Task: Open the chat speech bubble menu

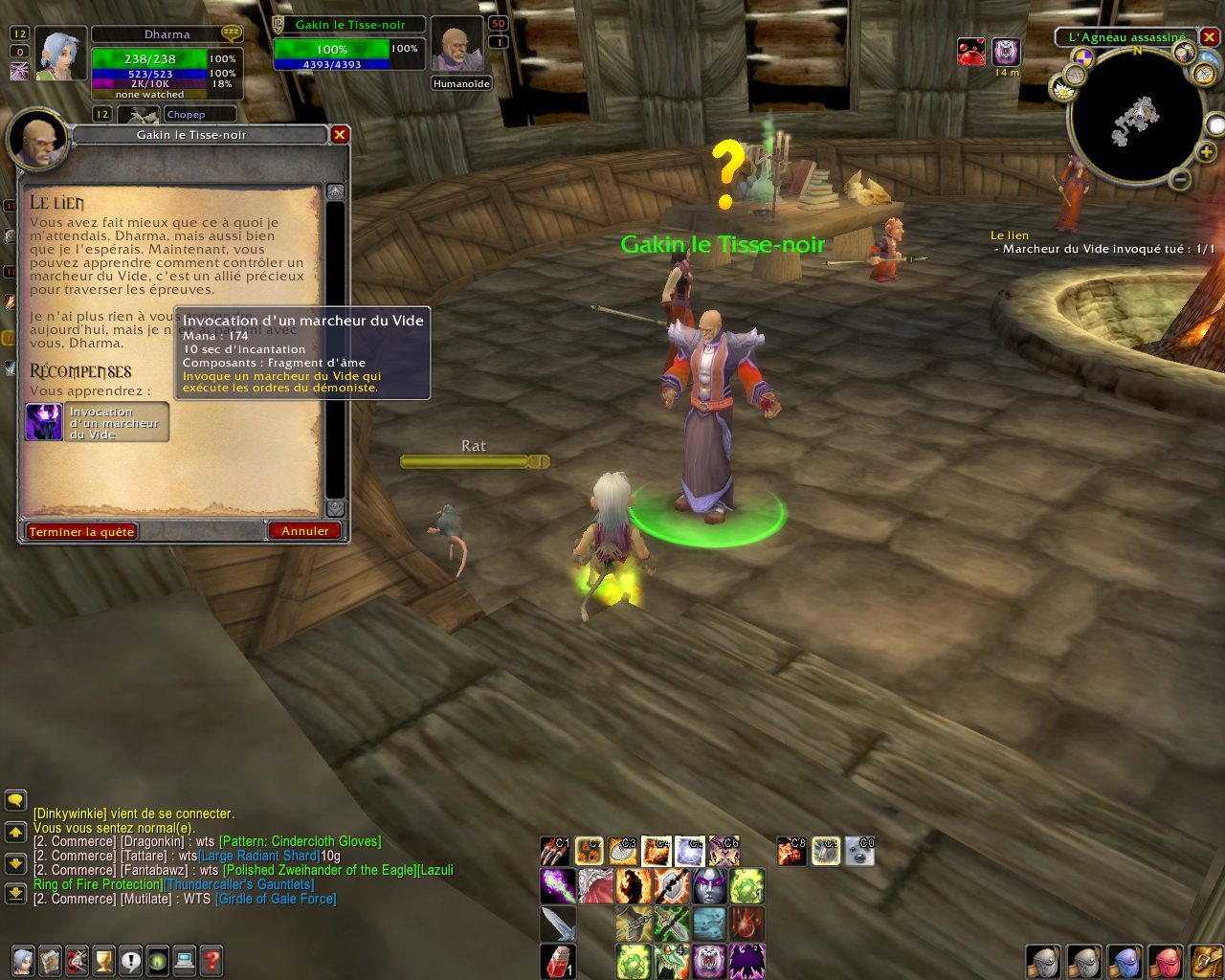Action: pyautogui.click(x=15, y=800)
